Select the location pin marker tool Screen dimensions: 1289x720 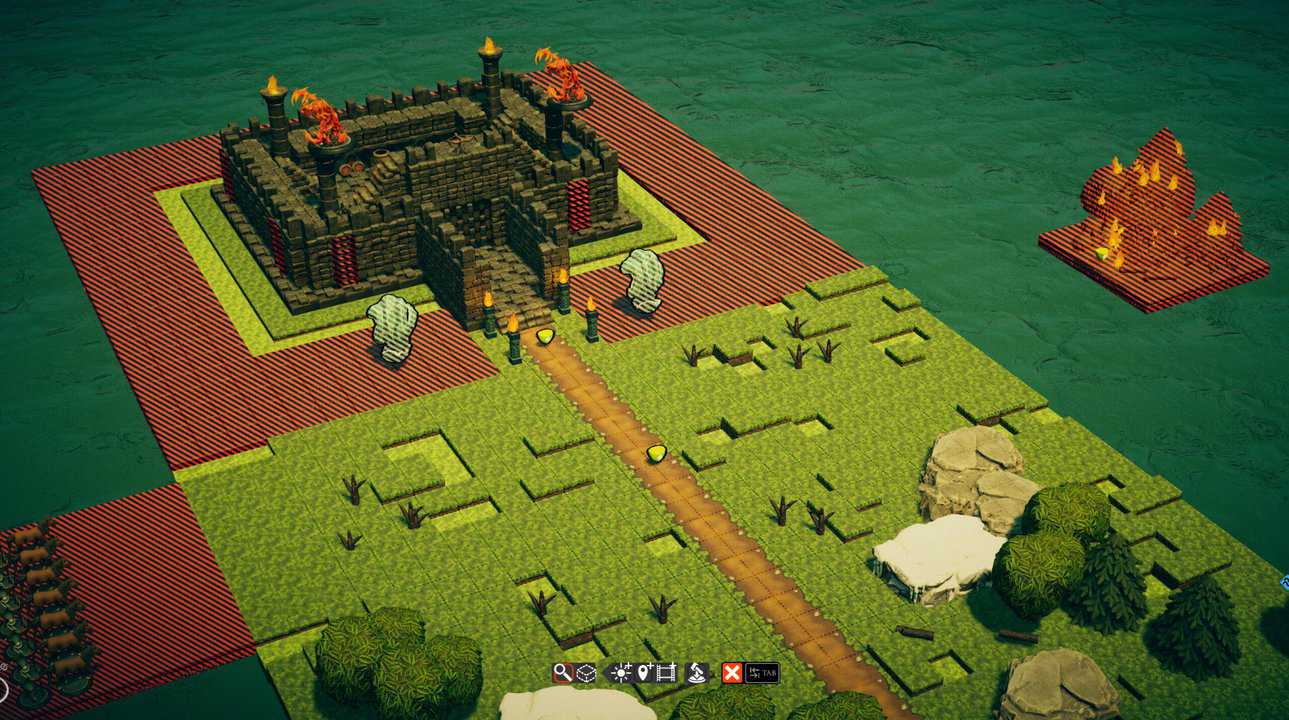click(644, 672)
